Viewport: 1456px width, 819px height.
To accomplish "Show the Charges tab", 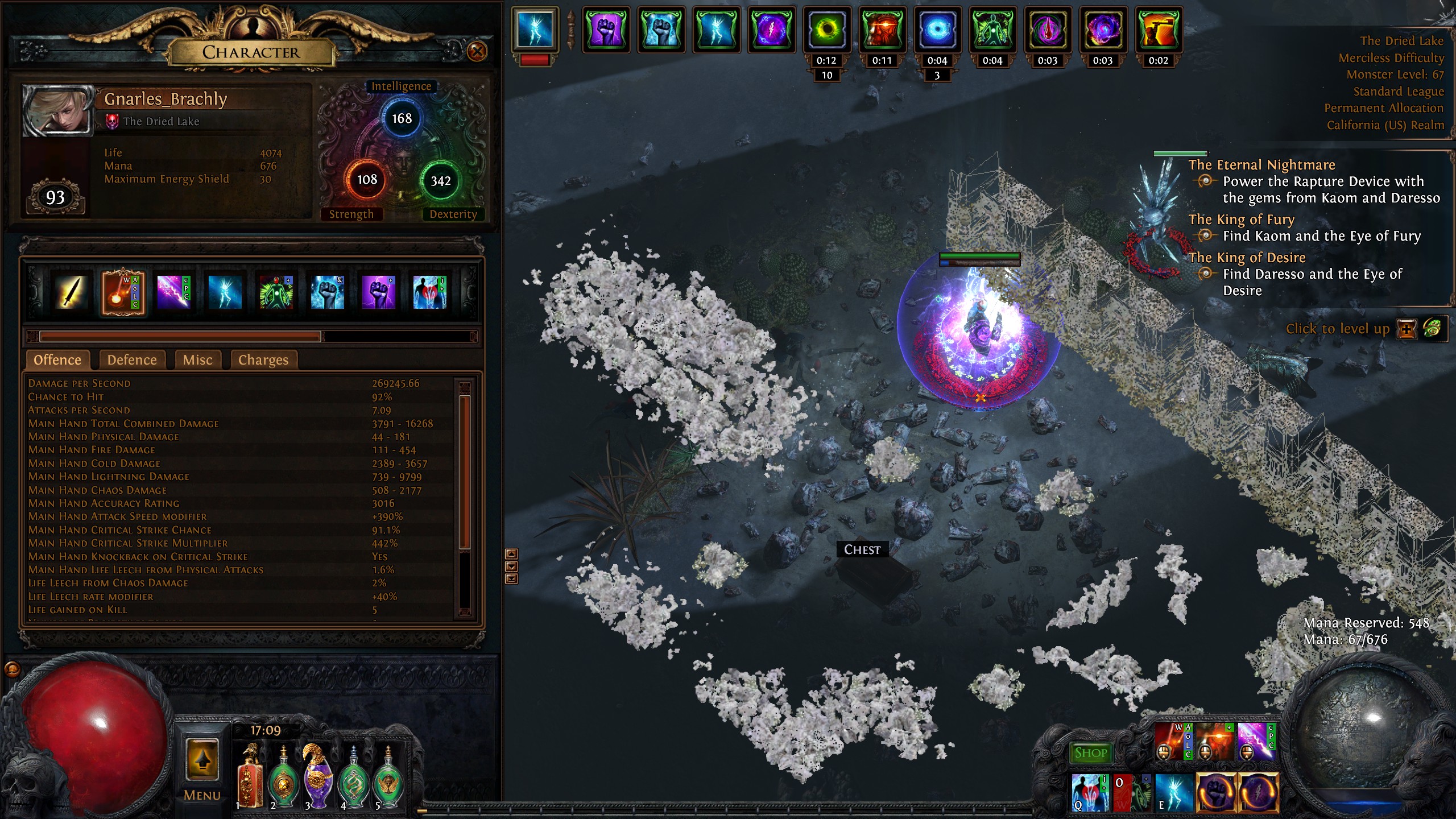I will pyautogui.click(x=263, y=360).
